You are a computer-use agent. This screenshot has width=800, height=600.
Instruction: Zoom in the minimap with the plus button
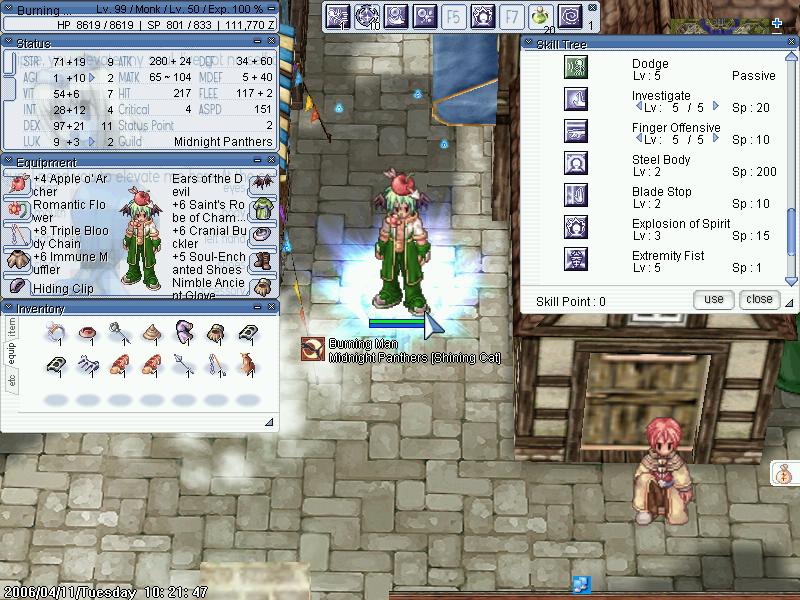pos(777,22)
